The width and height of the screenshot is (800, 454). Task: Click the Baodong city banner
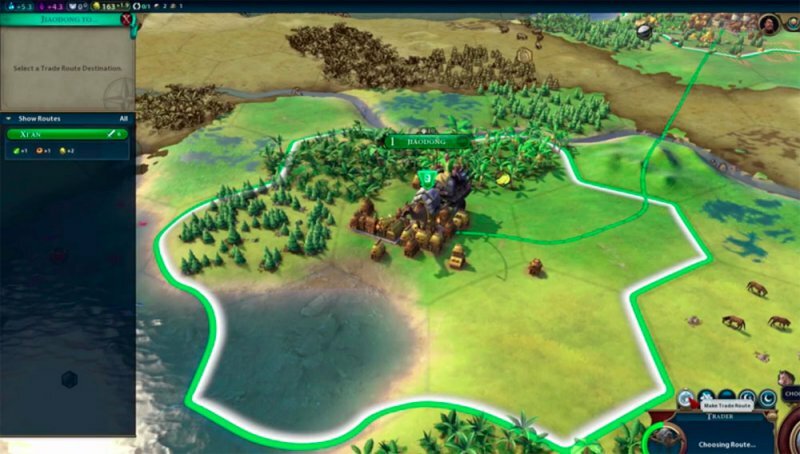click(429, 142)
